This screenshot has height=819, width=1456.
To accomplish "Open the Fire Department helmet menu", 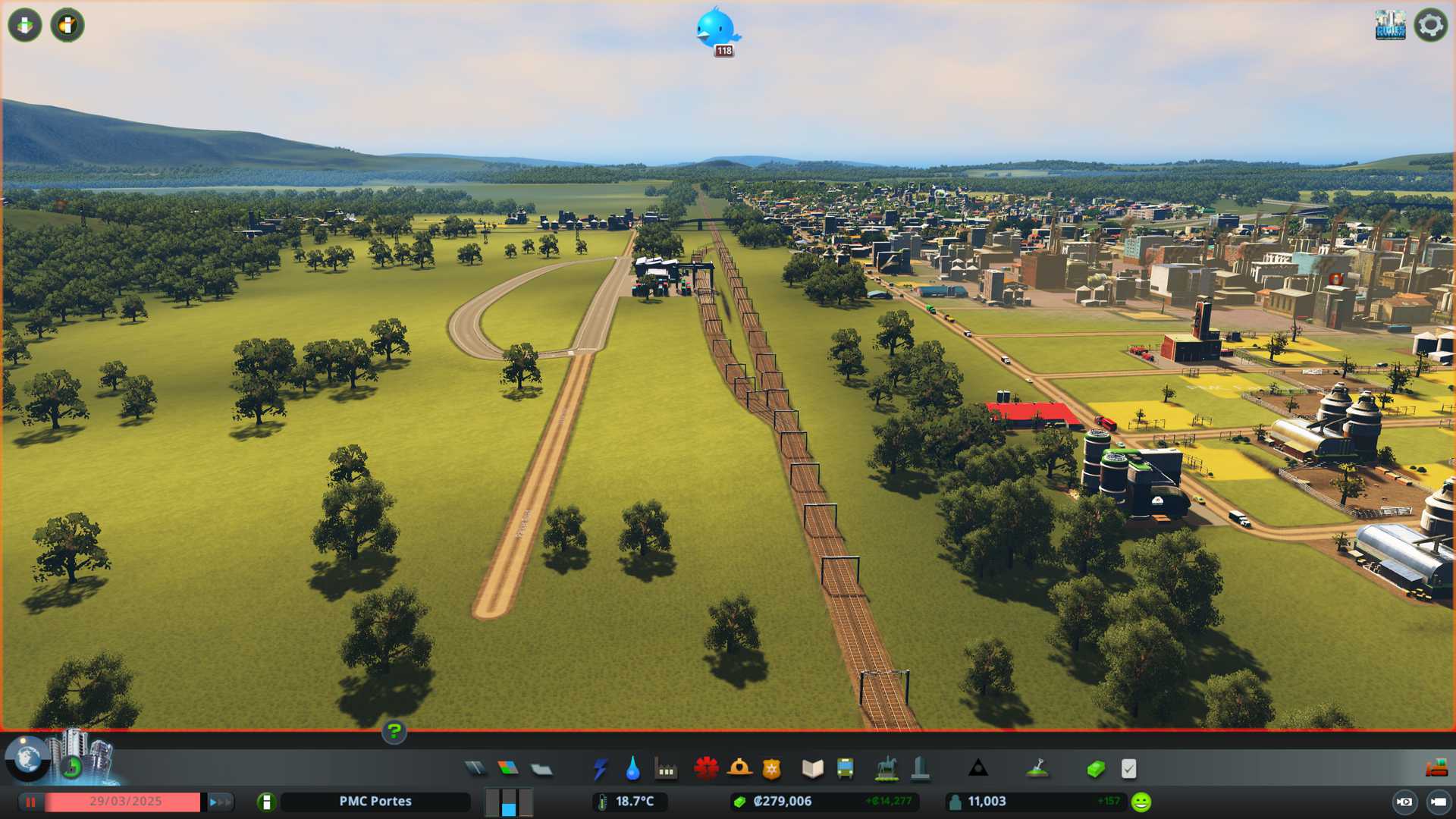I will pos(739,769).
